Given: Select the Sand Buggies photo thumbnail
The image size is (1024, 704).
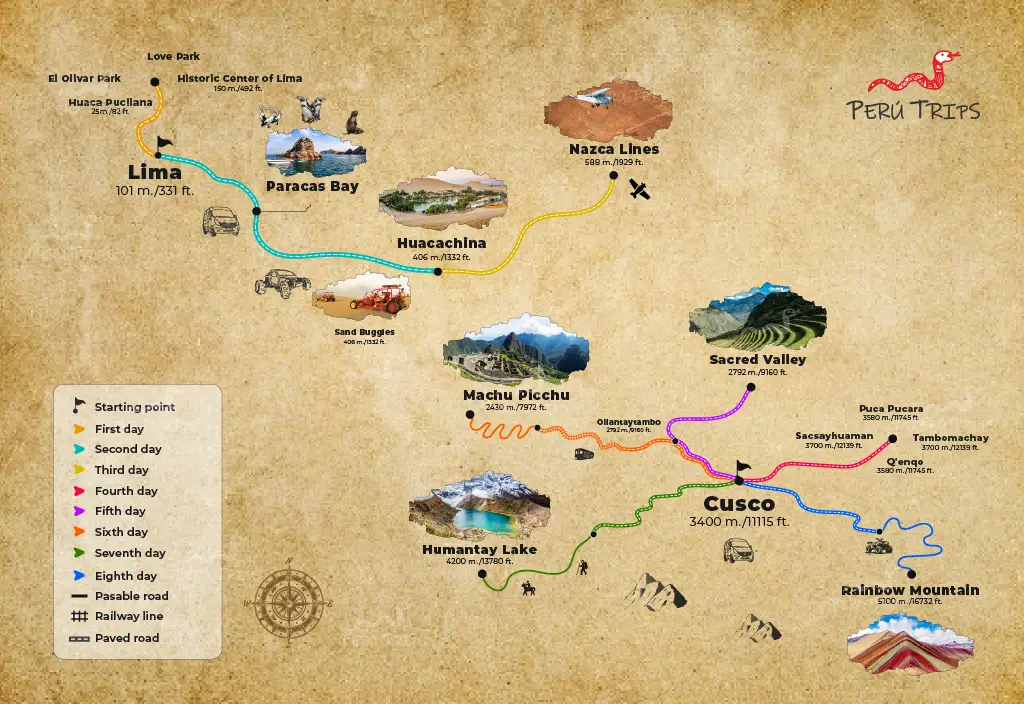Looking at the screenshot, I should point(364,298).
